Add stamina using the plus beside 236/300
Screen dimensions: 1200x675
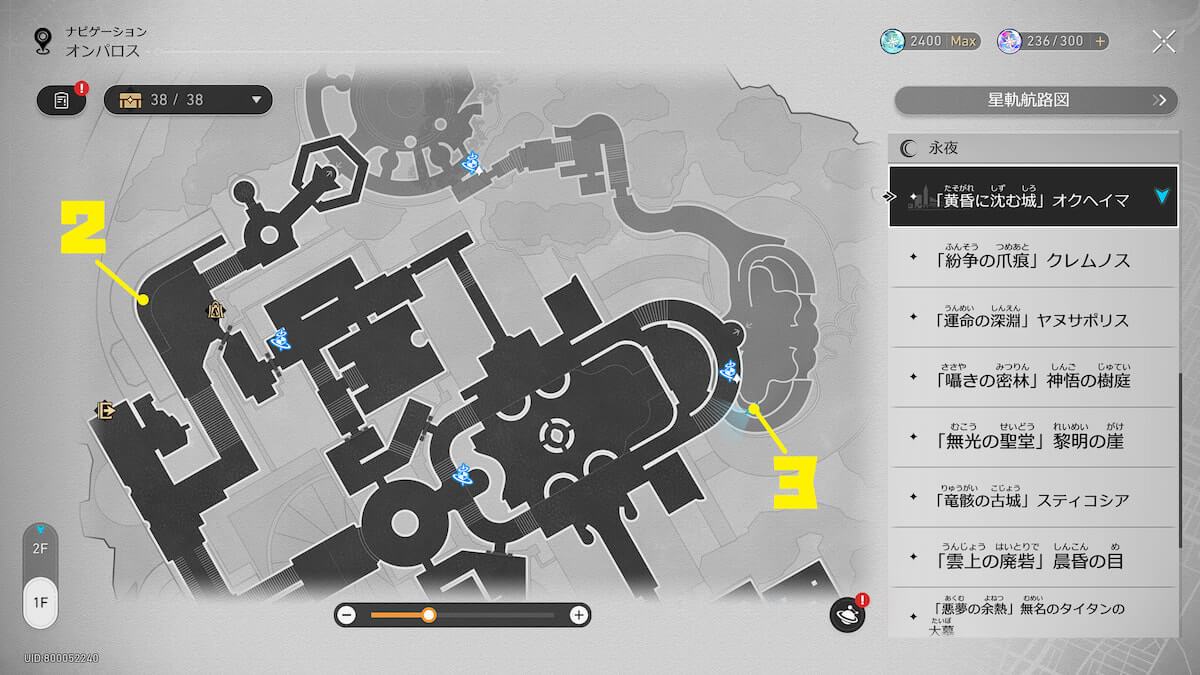1101,41
